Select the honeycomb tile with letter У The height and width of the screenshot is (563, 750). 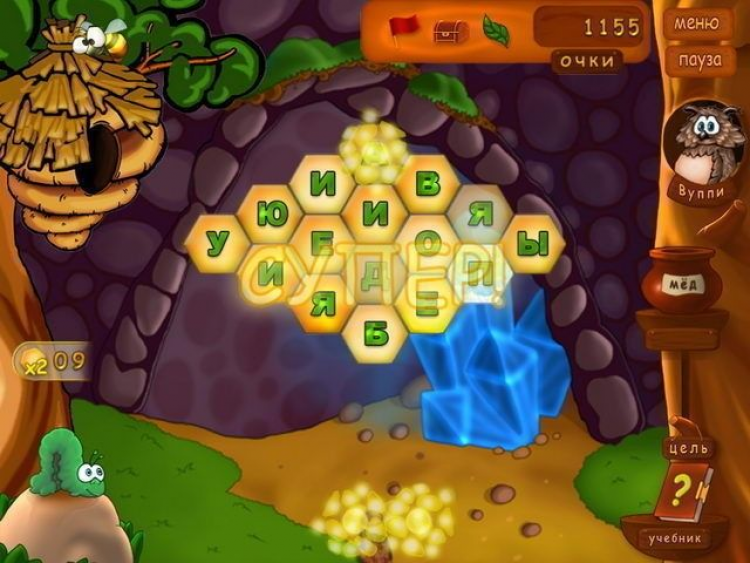pos(215,243)
